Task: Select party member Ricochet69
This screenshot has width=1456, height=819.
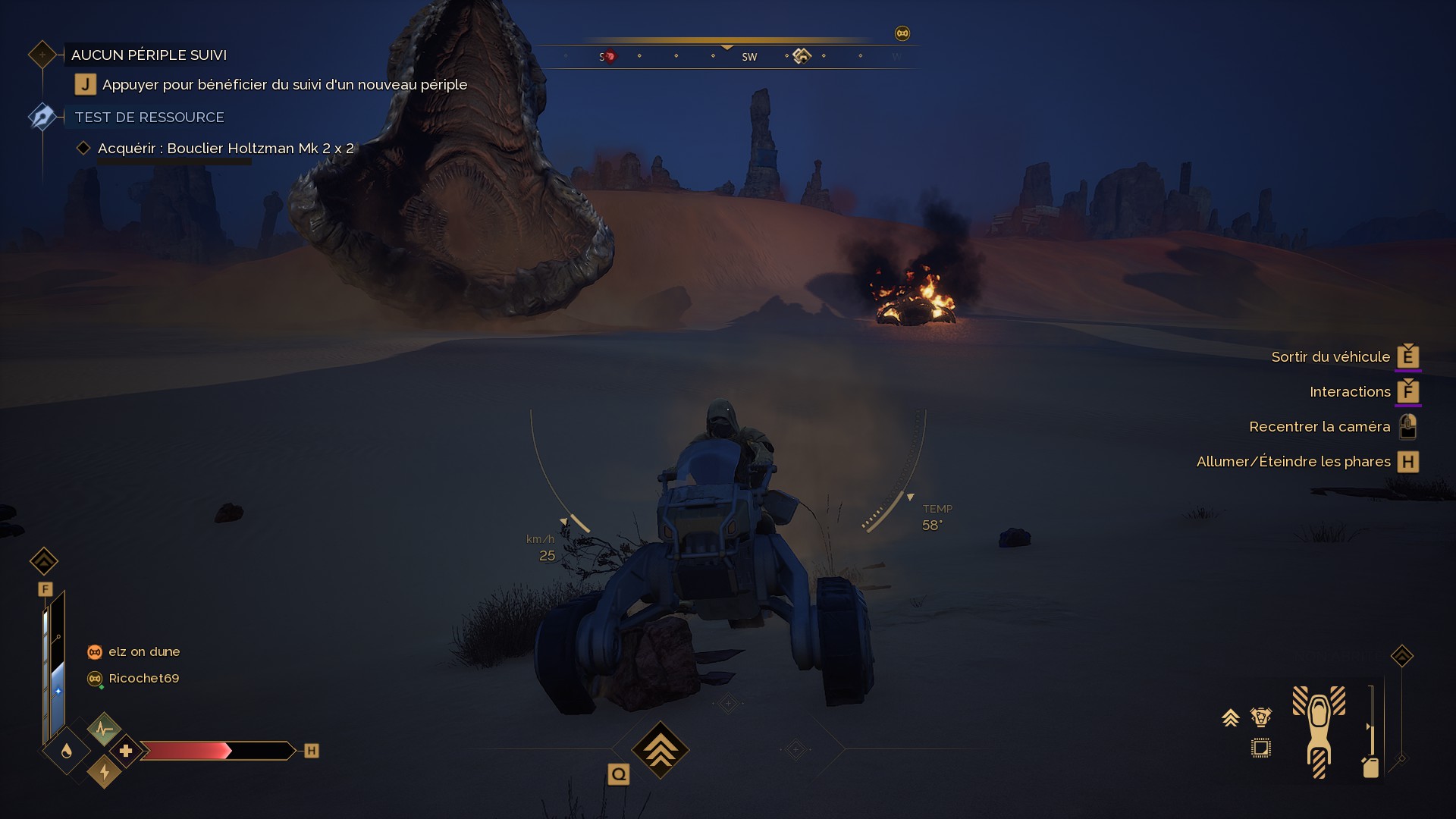Action: coord(143,679)
